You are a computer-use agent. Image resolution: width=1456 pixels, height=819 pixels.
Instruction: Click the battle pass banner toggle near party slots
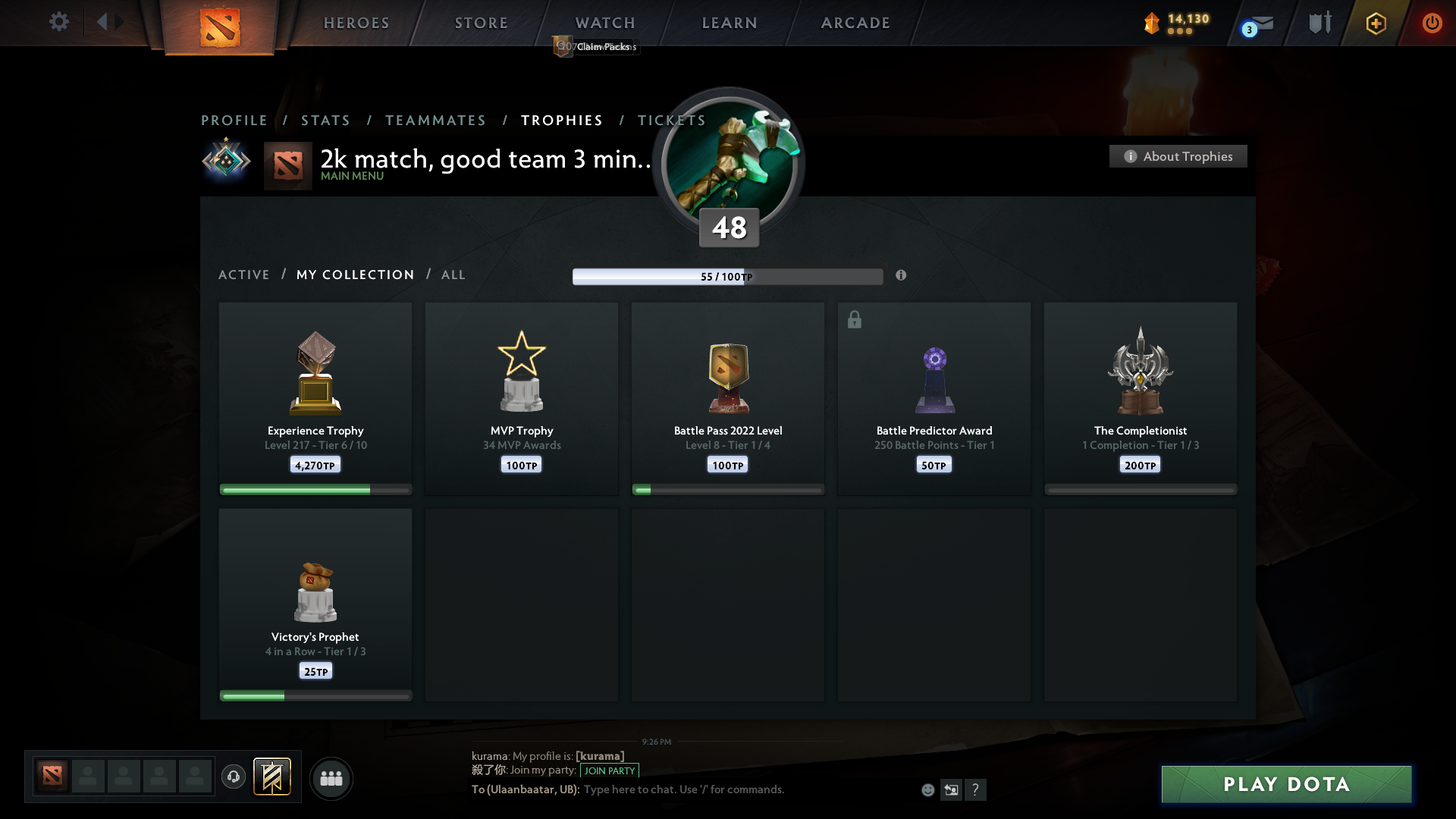click(273, 777)
